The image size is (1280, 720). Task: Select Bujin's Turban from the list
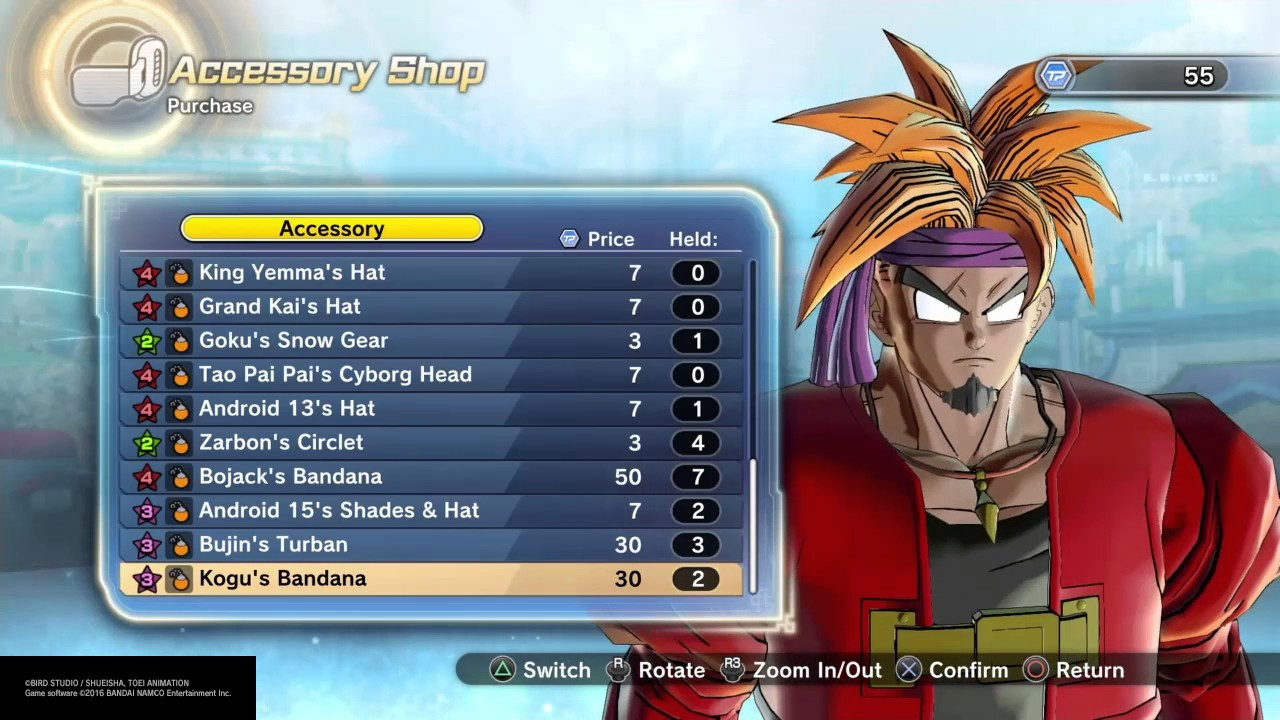click(273, 544)
